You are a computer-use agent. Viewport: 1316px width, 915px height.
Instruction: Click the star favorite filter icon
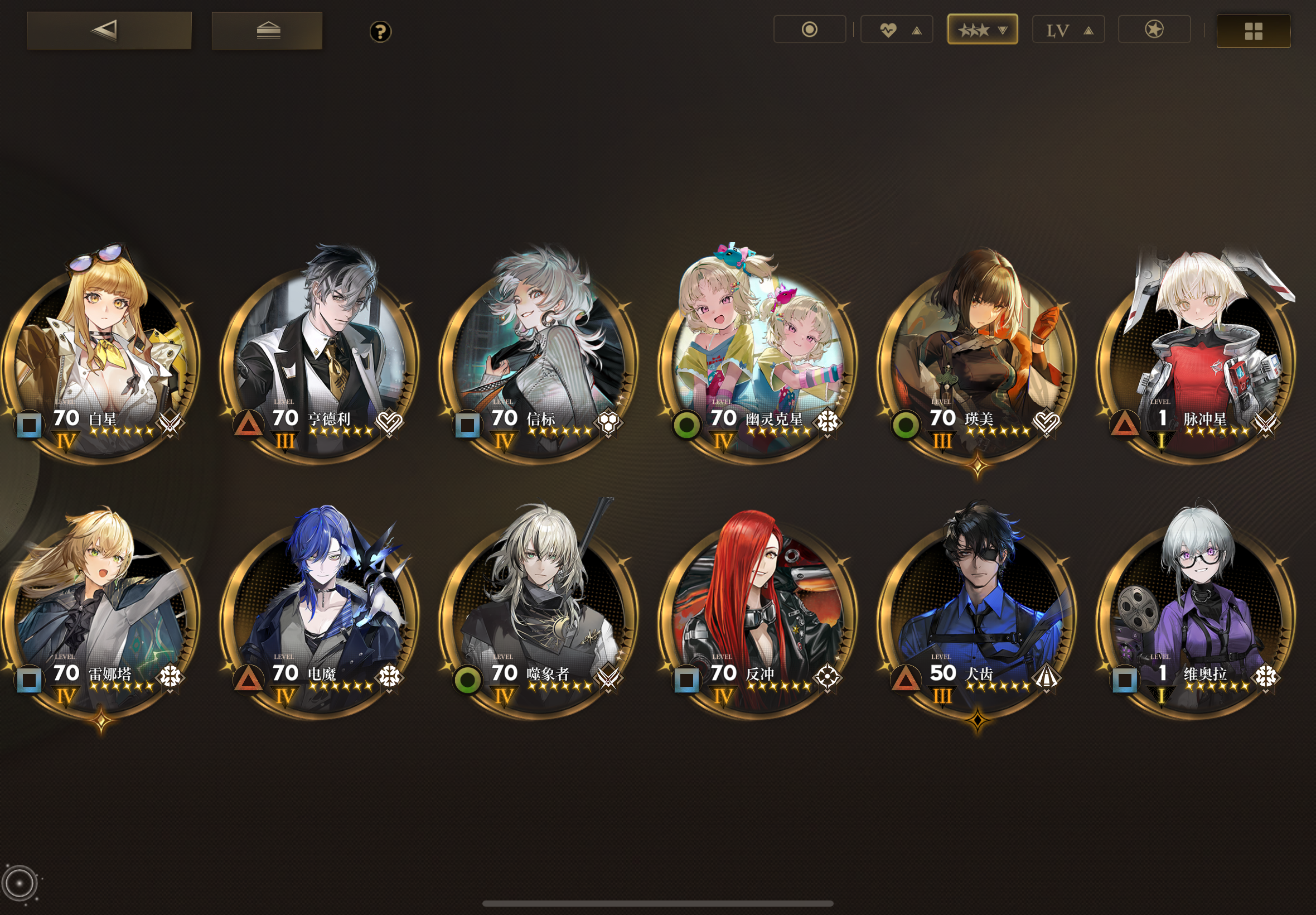[x=1154, y=29]
